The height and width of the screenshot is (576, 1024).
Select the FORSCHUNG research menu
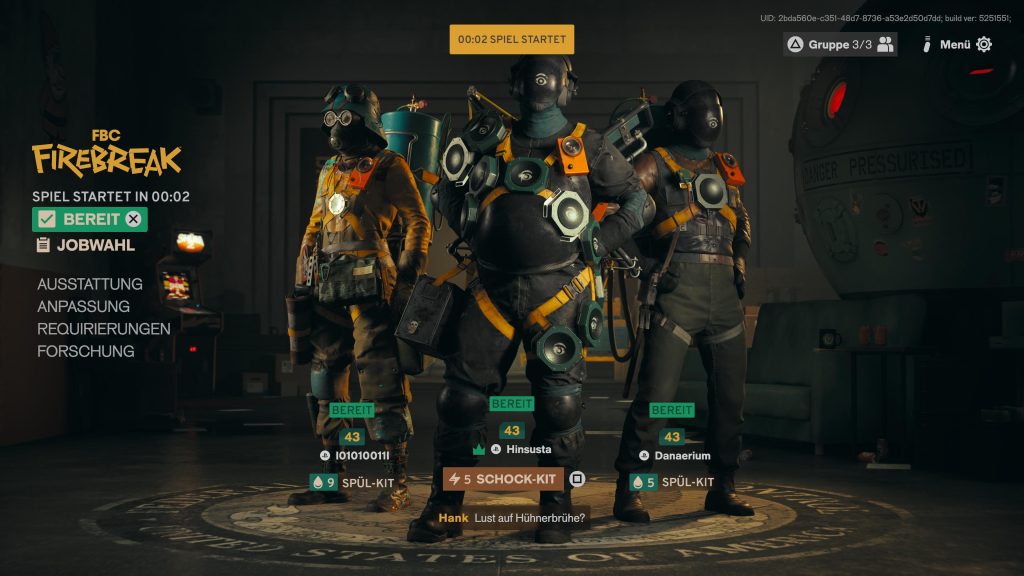pyautogui.click(x=86, y=351)
